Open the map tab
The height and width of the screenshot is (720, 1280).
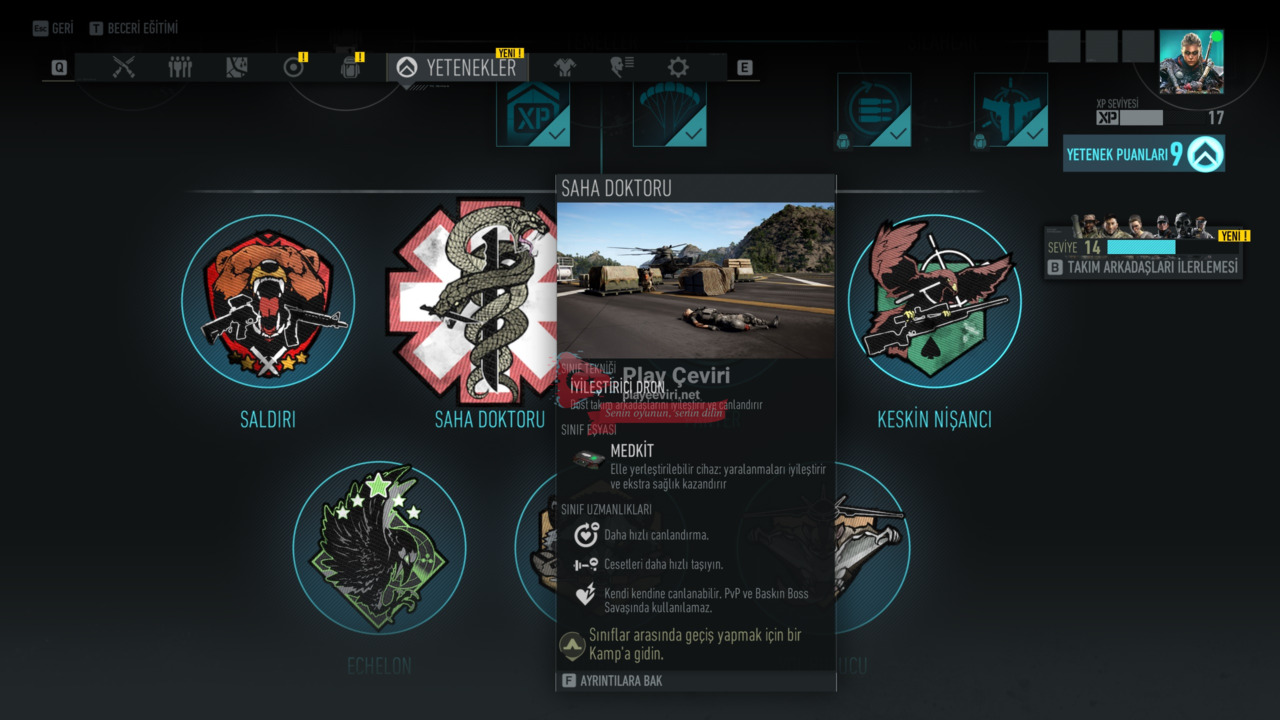tap(236, 67)
